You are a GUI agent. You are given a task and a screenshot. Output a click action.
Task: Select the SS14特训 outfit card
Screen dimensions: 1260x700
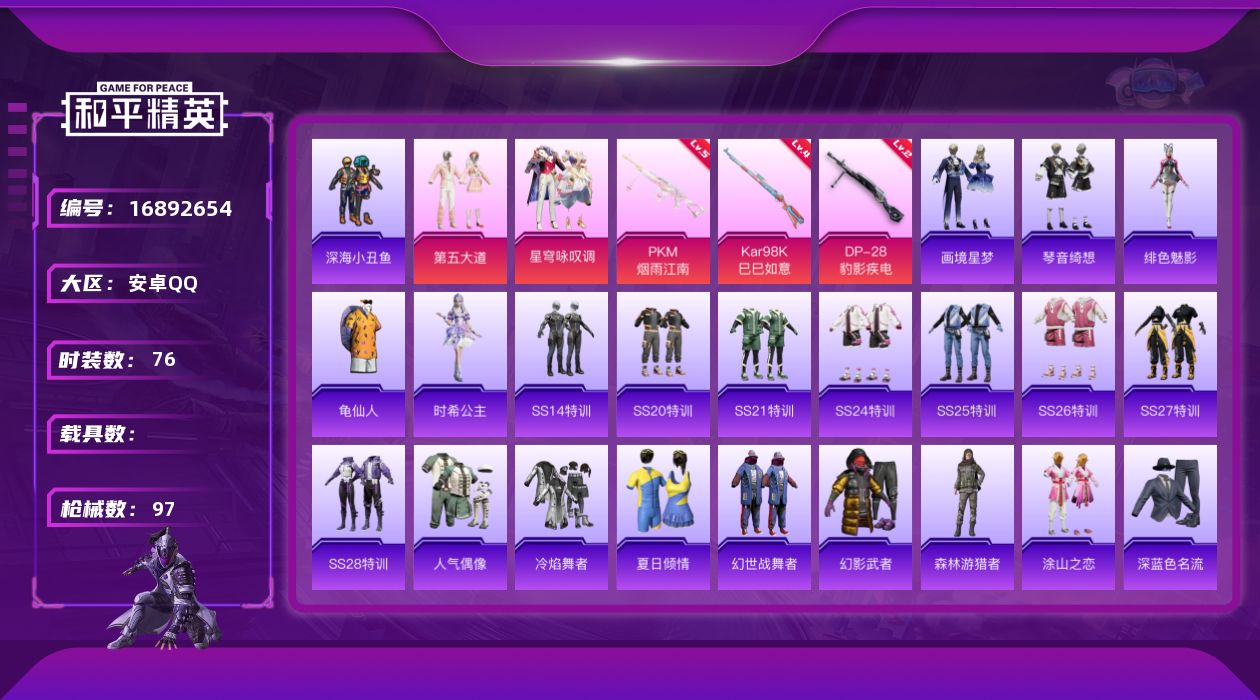(561, 364)
